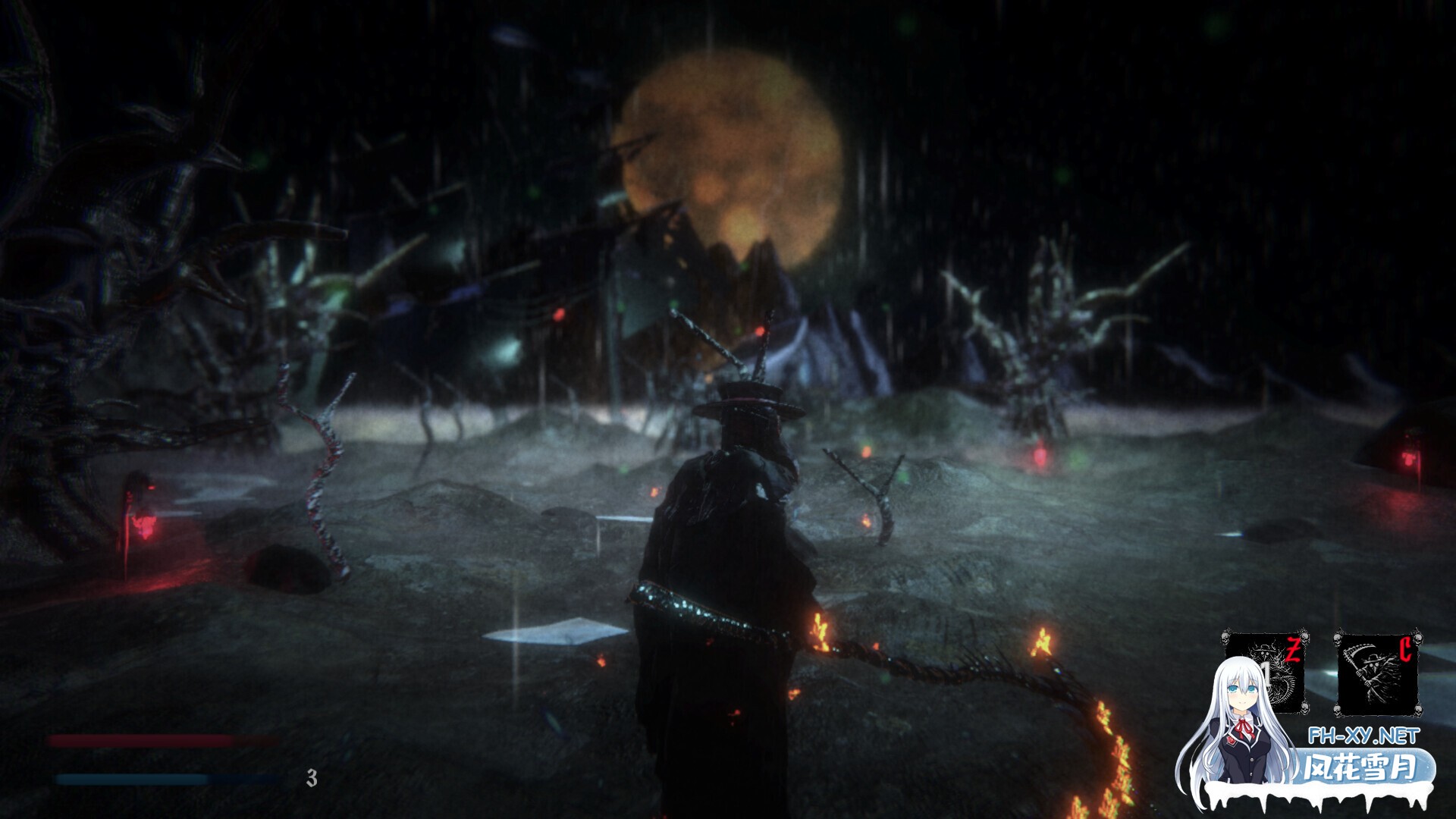This screenshot has height=819, width=1456.
Task: Activate the plague doctor serpent skill icon
Action: [1266, 671]
